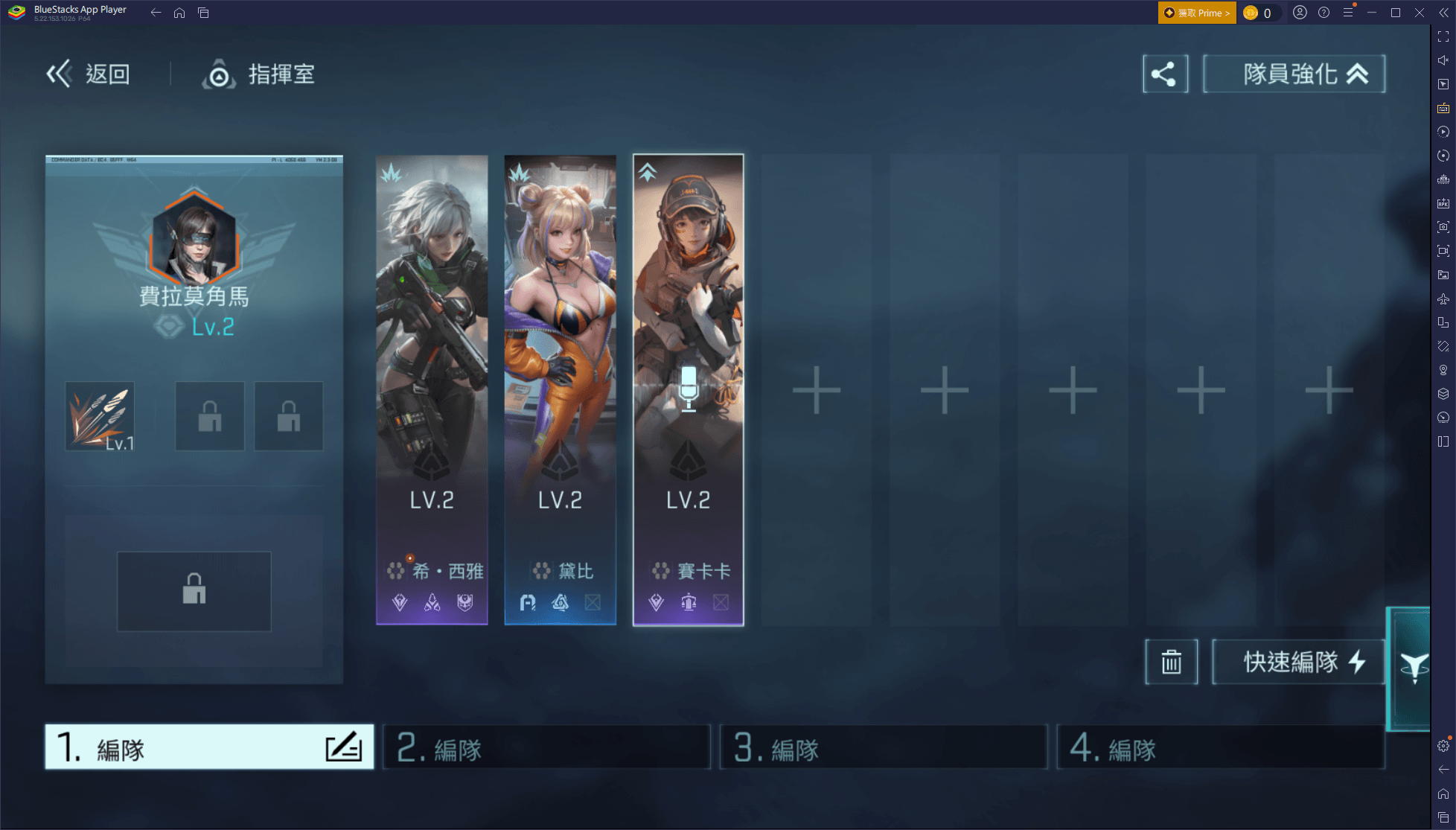Viewport: 1456px width, 830px height.
Task: Maximize the BlueStacks window
Action: pos(1396,13)
